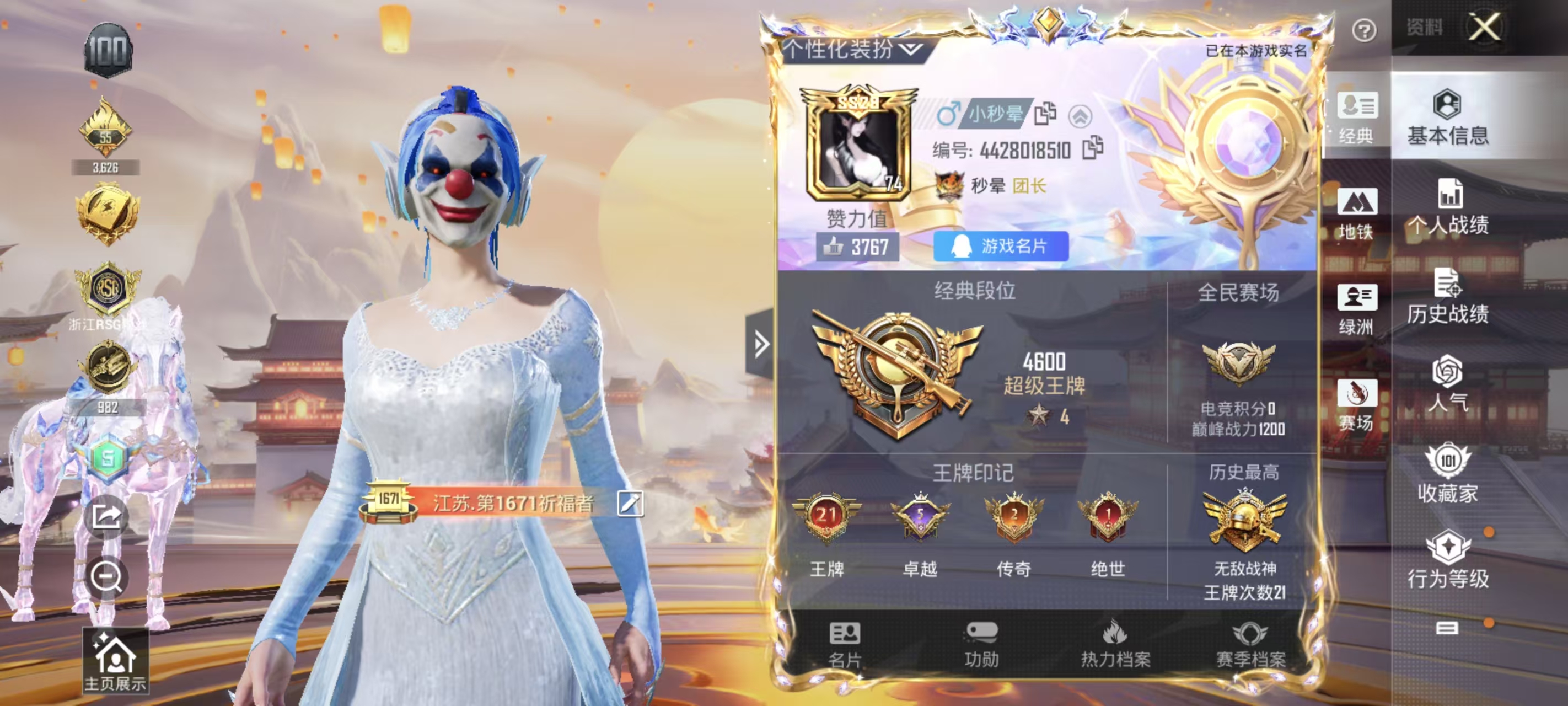This screenshot has height=706, width=1568.
Task: Open the 功勋 merits tab
Action: coord(981,645)
